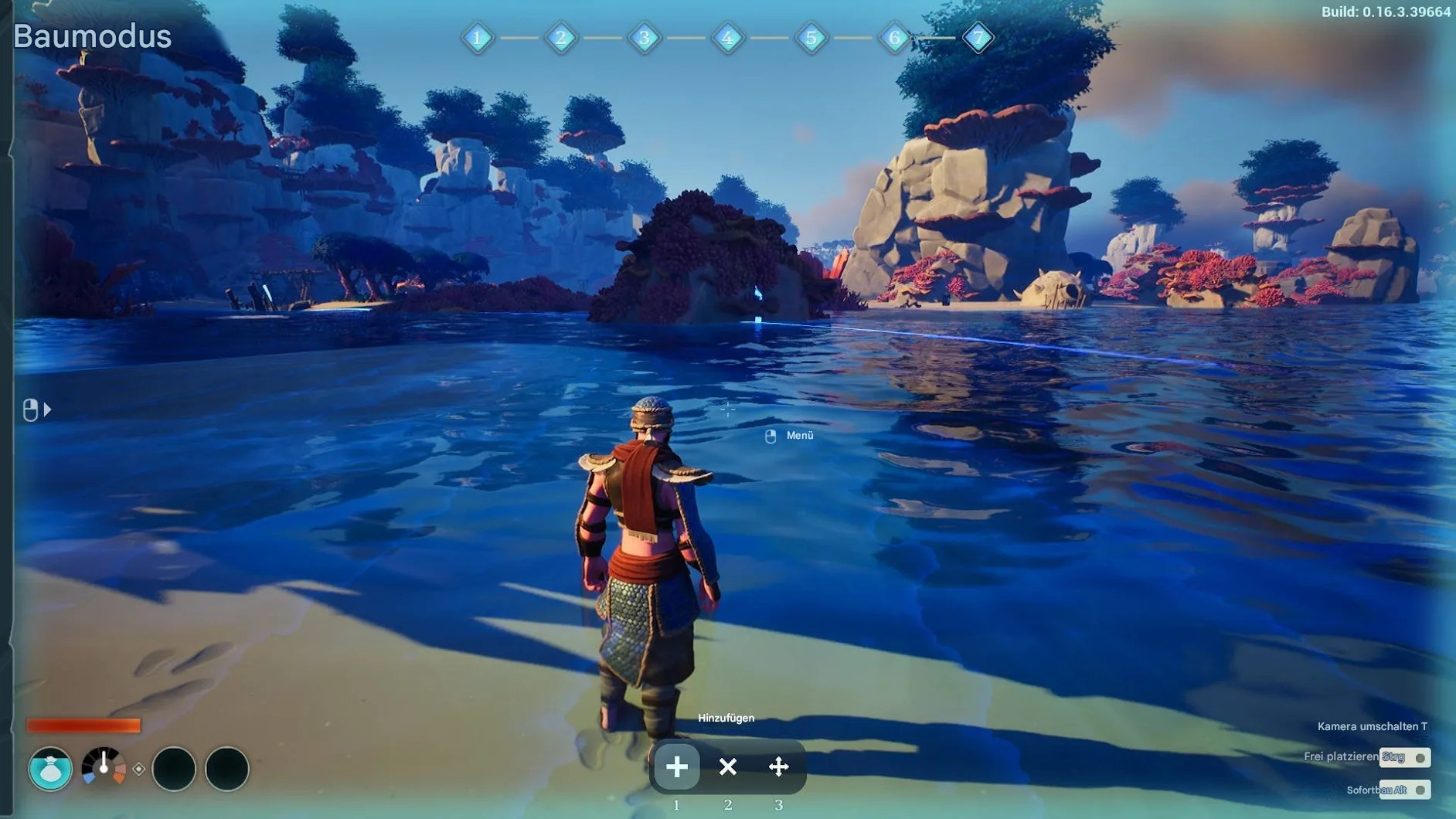
Task: Click the temperature gauge dial icon
Action: [x=104, y=767]
